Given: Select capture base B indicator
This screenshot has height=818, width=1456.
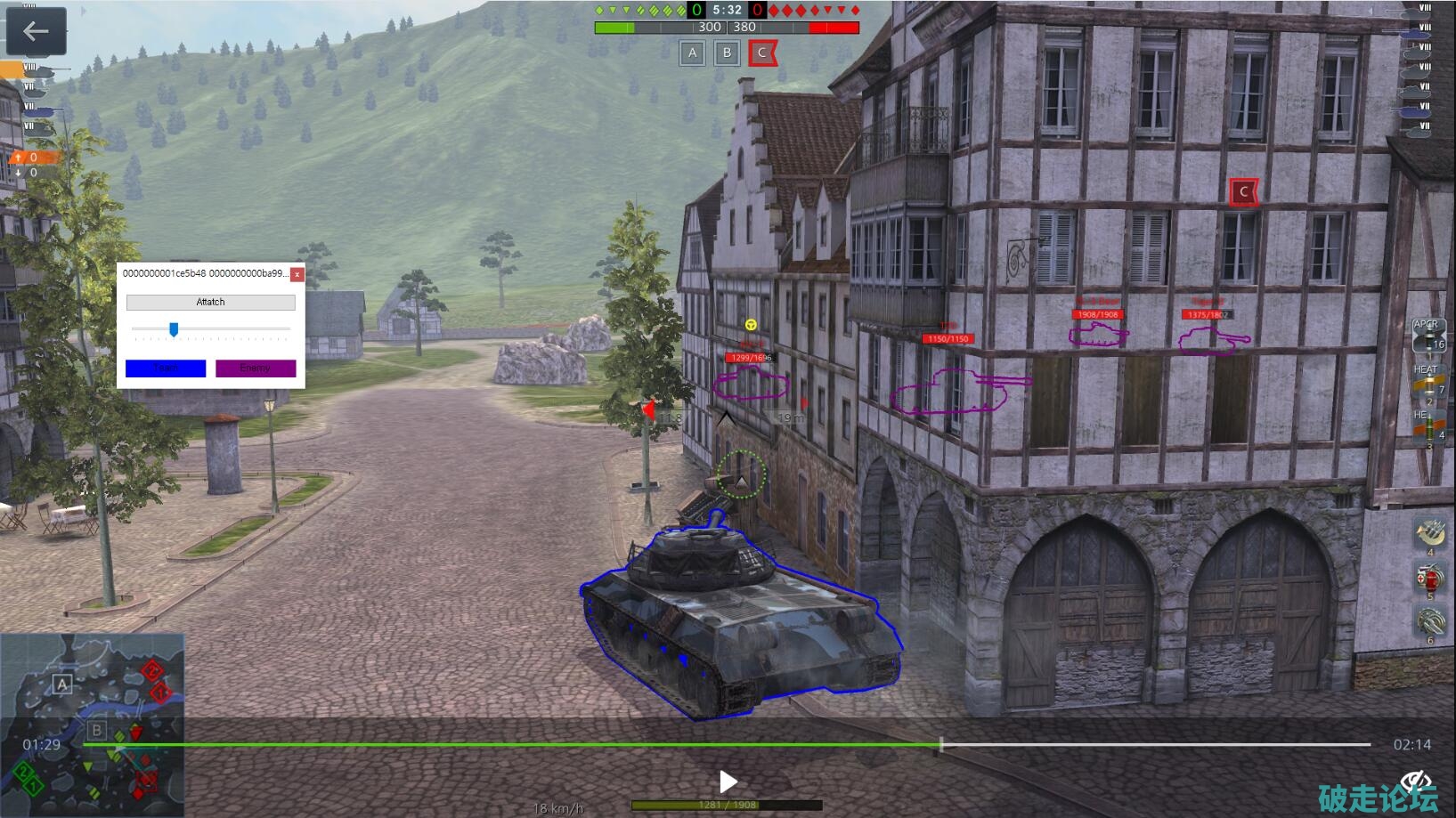Looking at the screenshot, I should coord(727,53).
